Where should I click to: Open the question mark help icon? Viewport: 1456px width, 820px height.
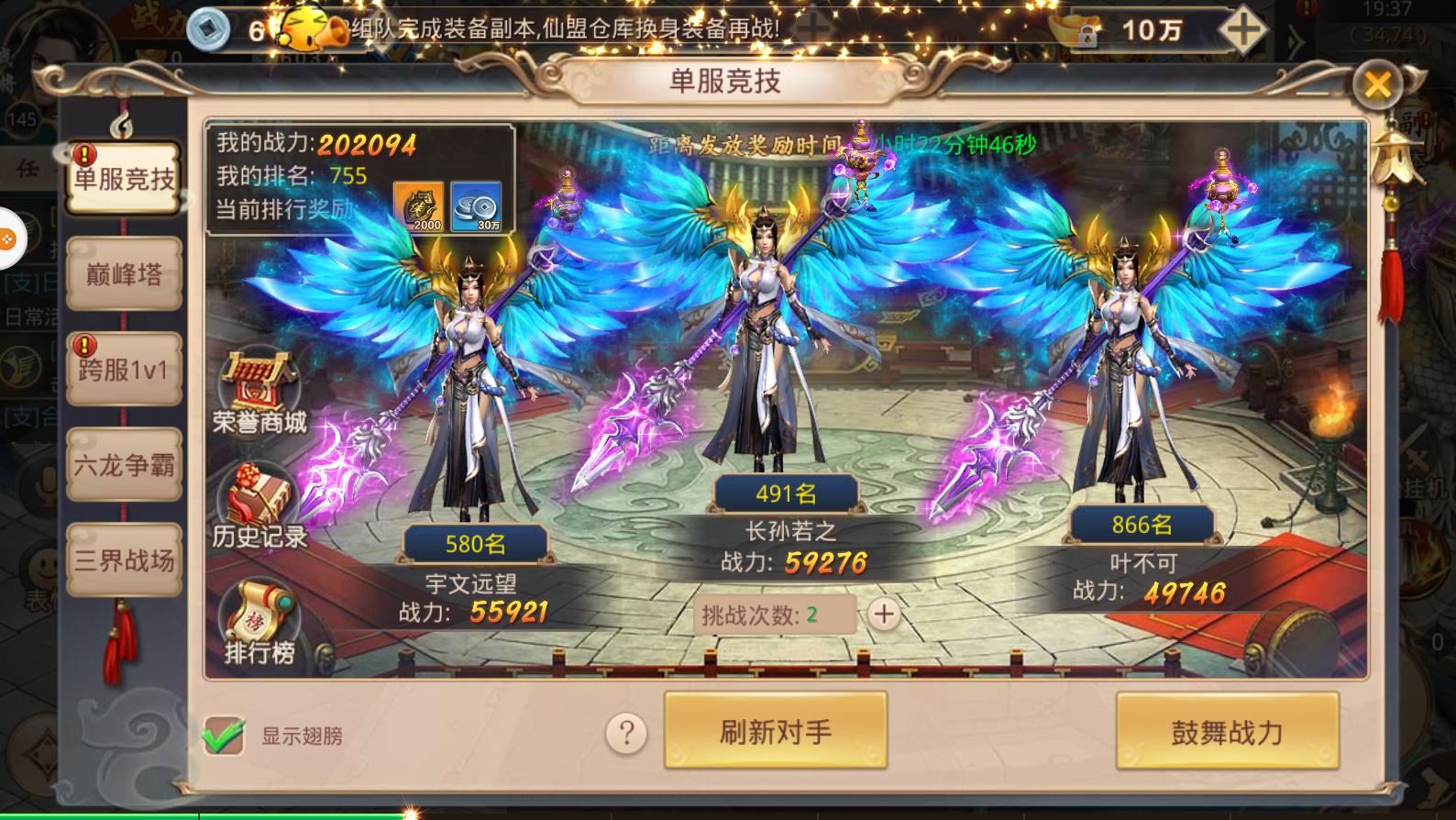[627, 734]
